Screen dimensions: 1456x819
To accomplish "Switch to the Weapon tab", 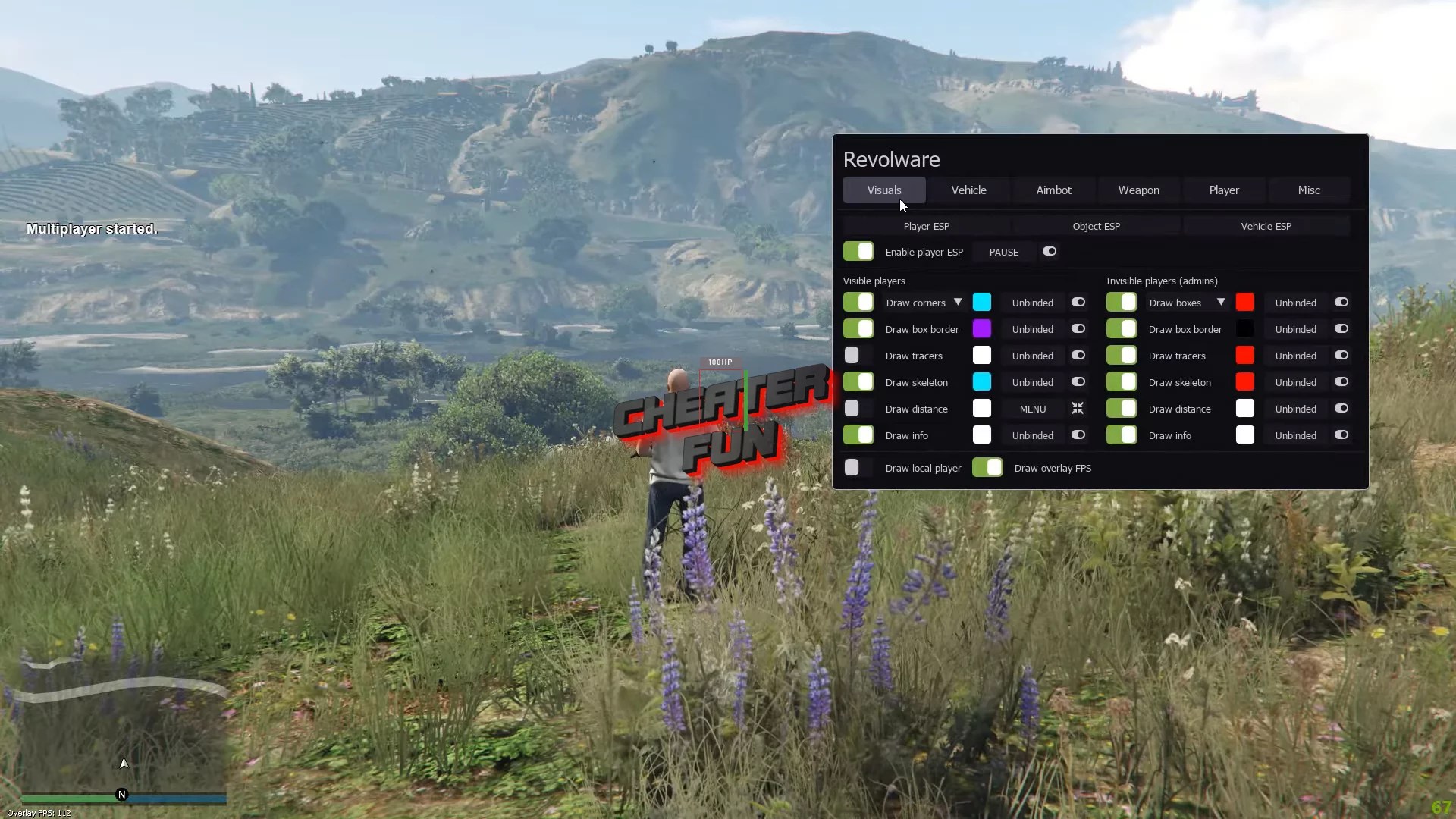I will coord(1138,190).
